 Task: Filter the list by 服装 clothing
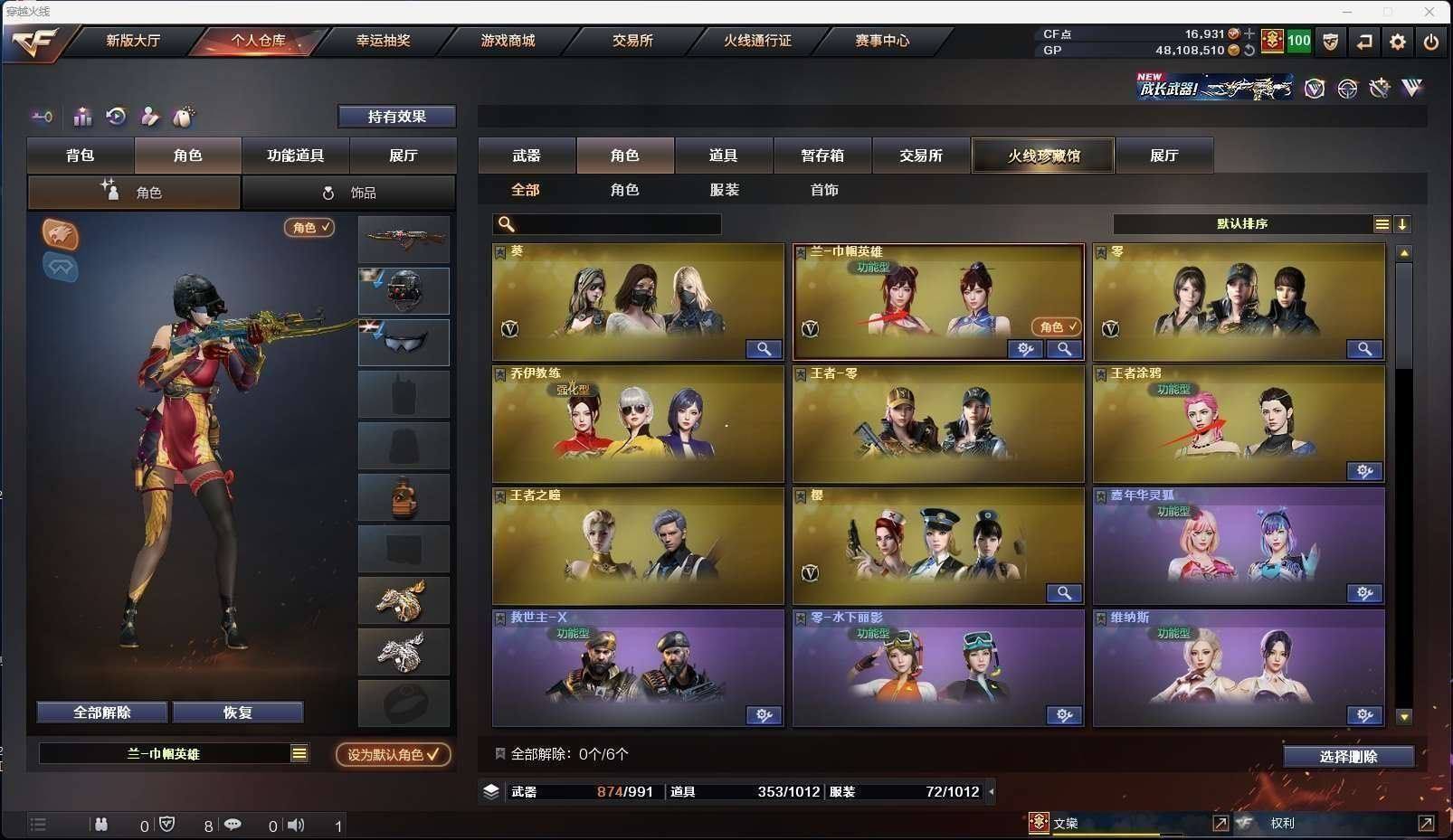point(725,190)
